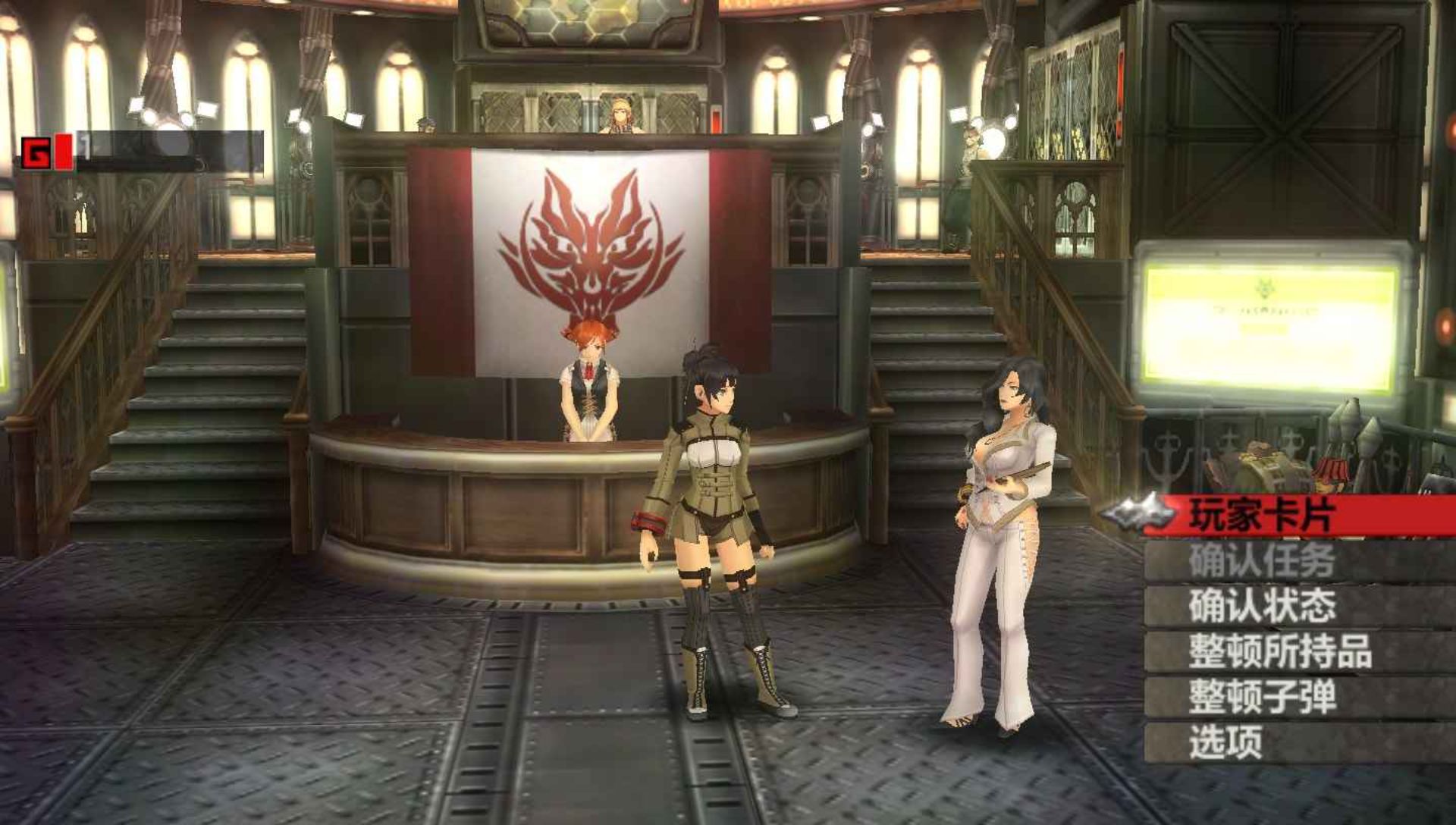1456x825 pixels.
Task: Open 整顿所持品 item management
Action: tap(1280, 651)
